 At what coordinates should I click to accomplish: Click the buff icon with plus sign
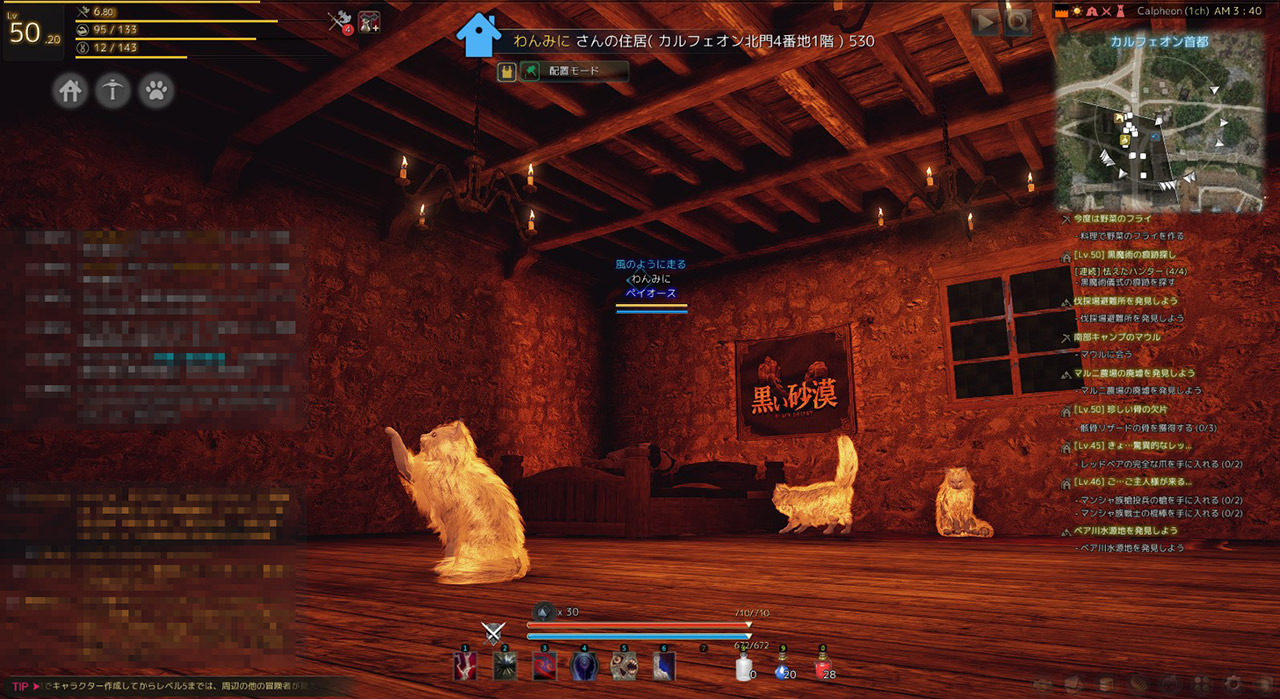pyautogui.click(x=370, y=22)
